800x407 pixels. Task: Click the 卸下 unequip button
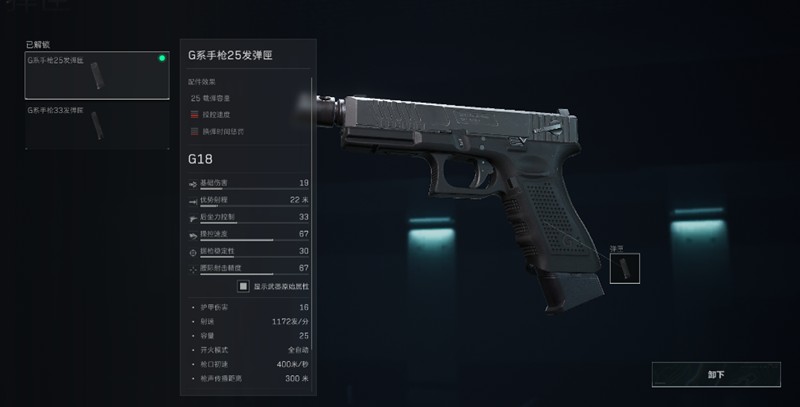click(x=715, y=375)
